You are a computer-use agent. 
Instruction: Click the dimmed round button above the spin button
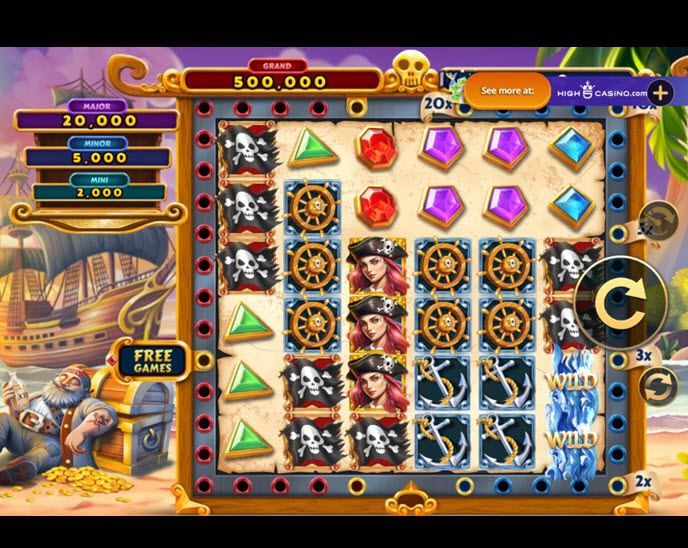coord(659,220)
